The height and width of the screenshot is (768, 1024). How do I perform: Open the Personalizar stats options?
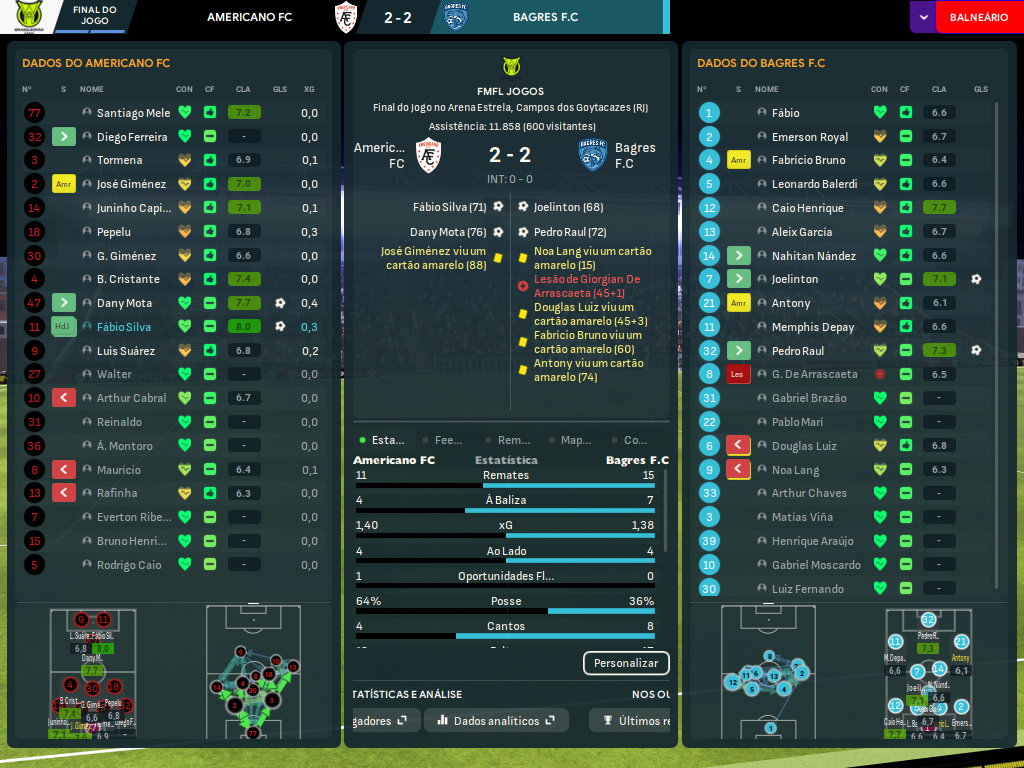pyautogui.click(x=626, y=663)
